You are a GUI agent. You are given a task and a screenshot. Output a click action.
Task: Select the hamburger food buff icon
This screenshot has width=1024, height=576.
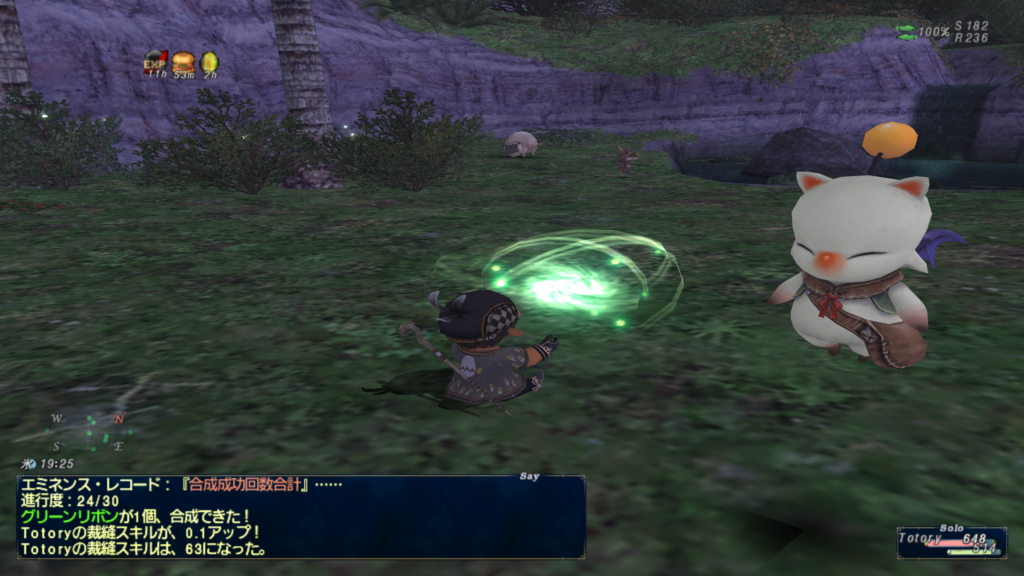183,62
